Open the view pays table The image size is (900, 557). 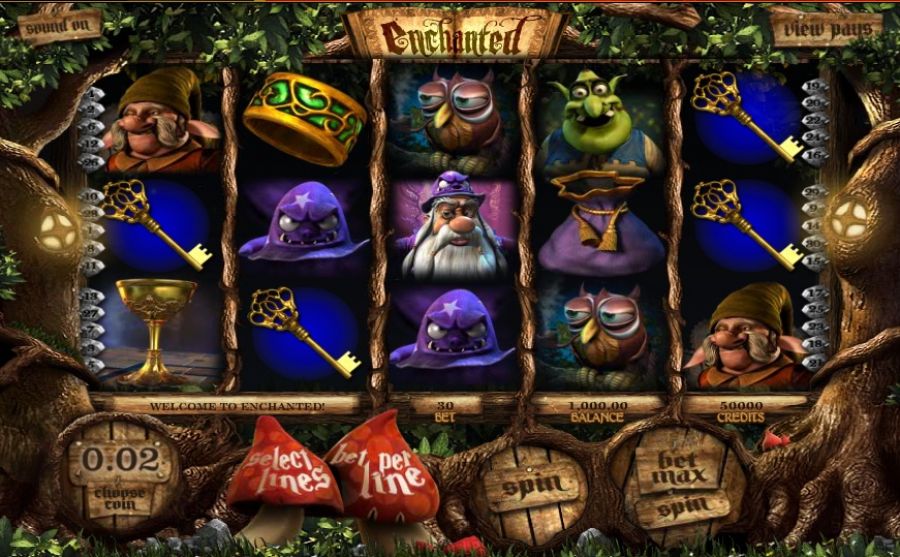(826, 28)
